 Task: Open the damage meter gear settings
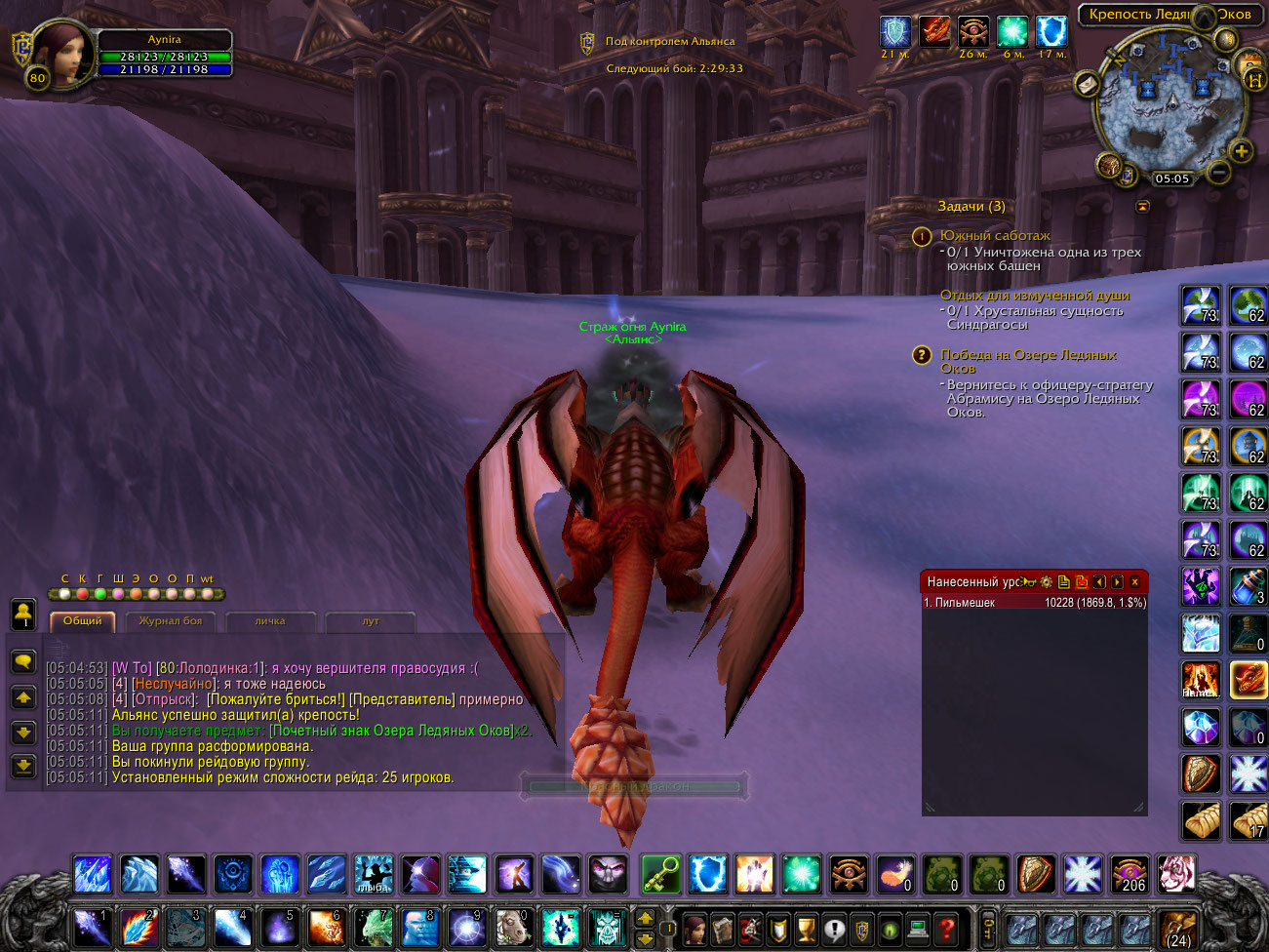point(1047,582)
